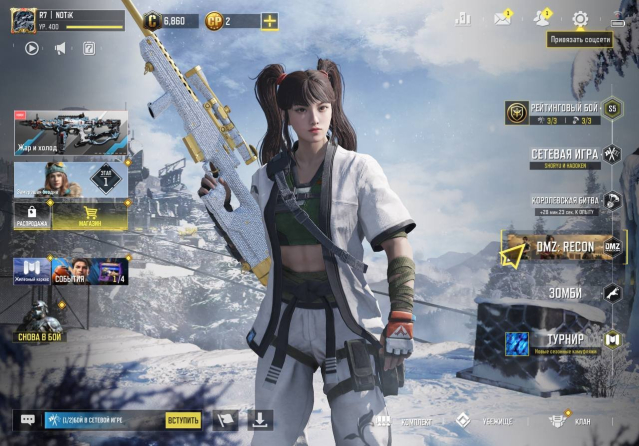Viewport: 639px width, 446px height.
Task: Select Рейтинговый бой ranked mode
Action: (x=562, y=112)
